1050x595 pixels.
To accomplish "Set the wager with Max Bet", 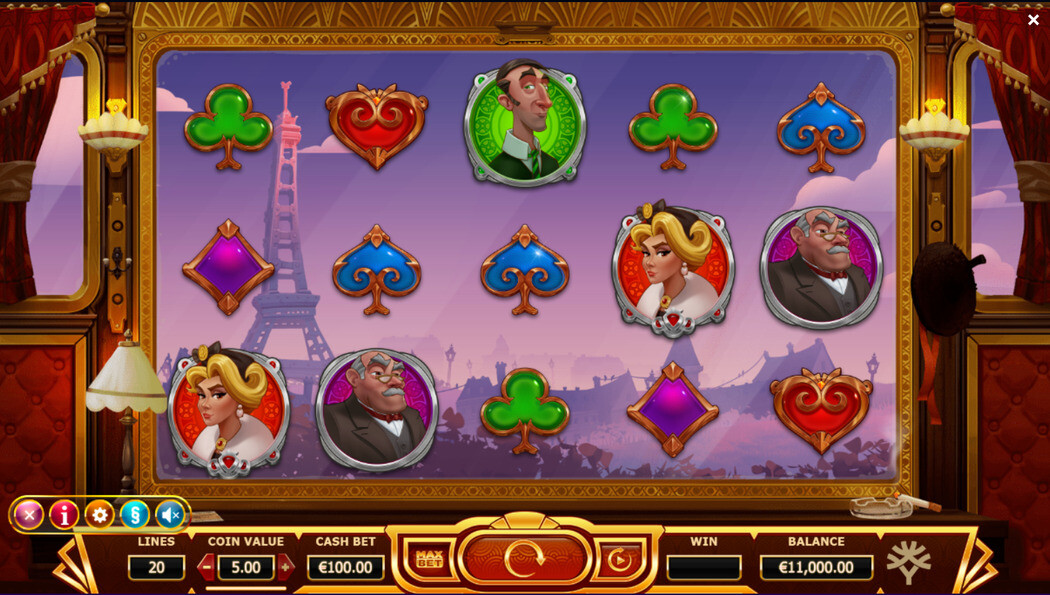I will 429,559.
